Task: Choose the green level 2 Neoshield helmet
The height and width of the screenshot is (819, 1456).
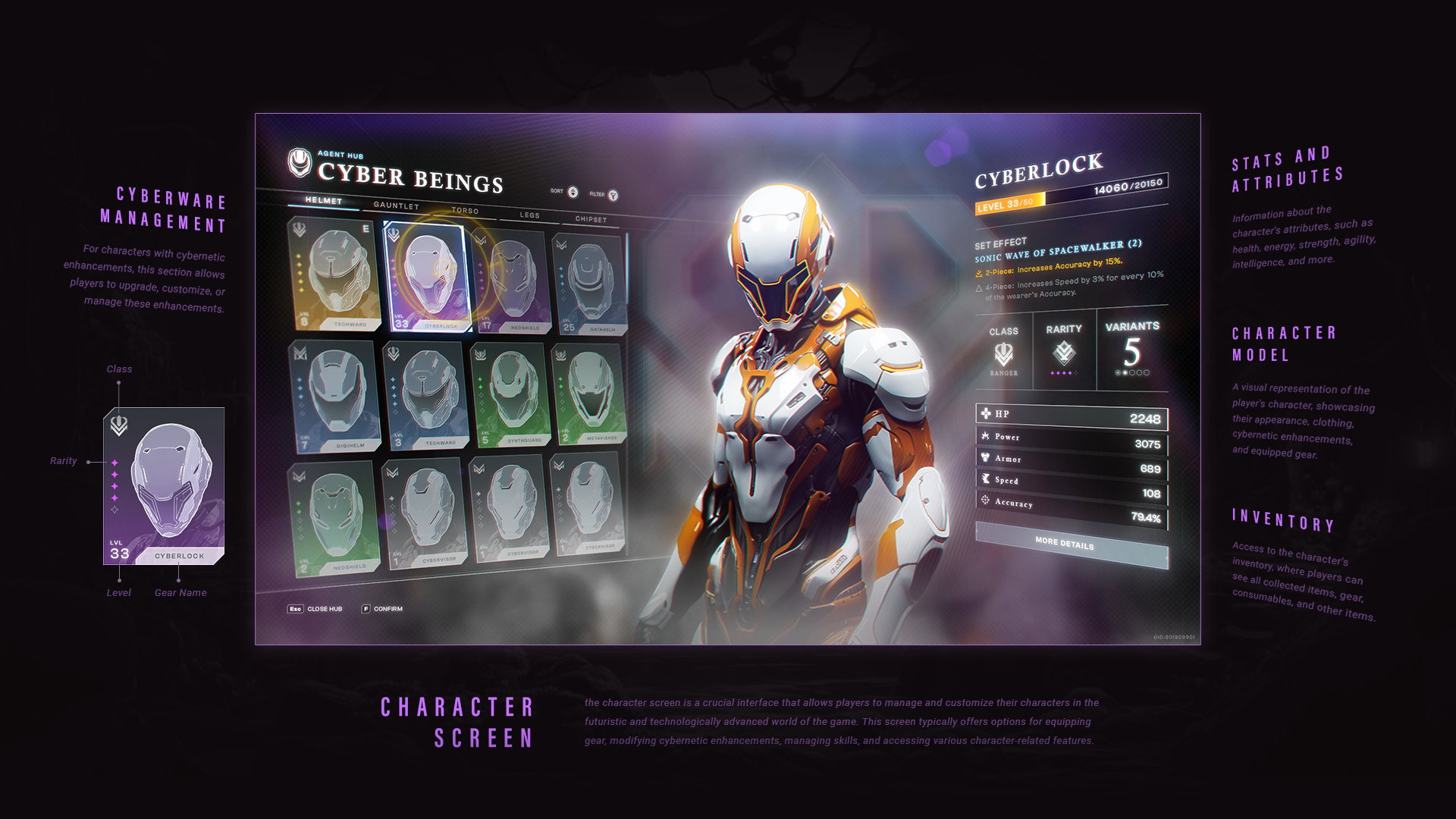Action: point(332,519)
